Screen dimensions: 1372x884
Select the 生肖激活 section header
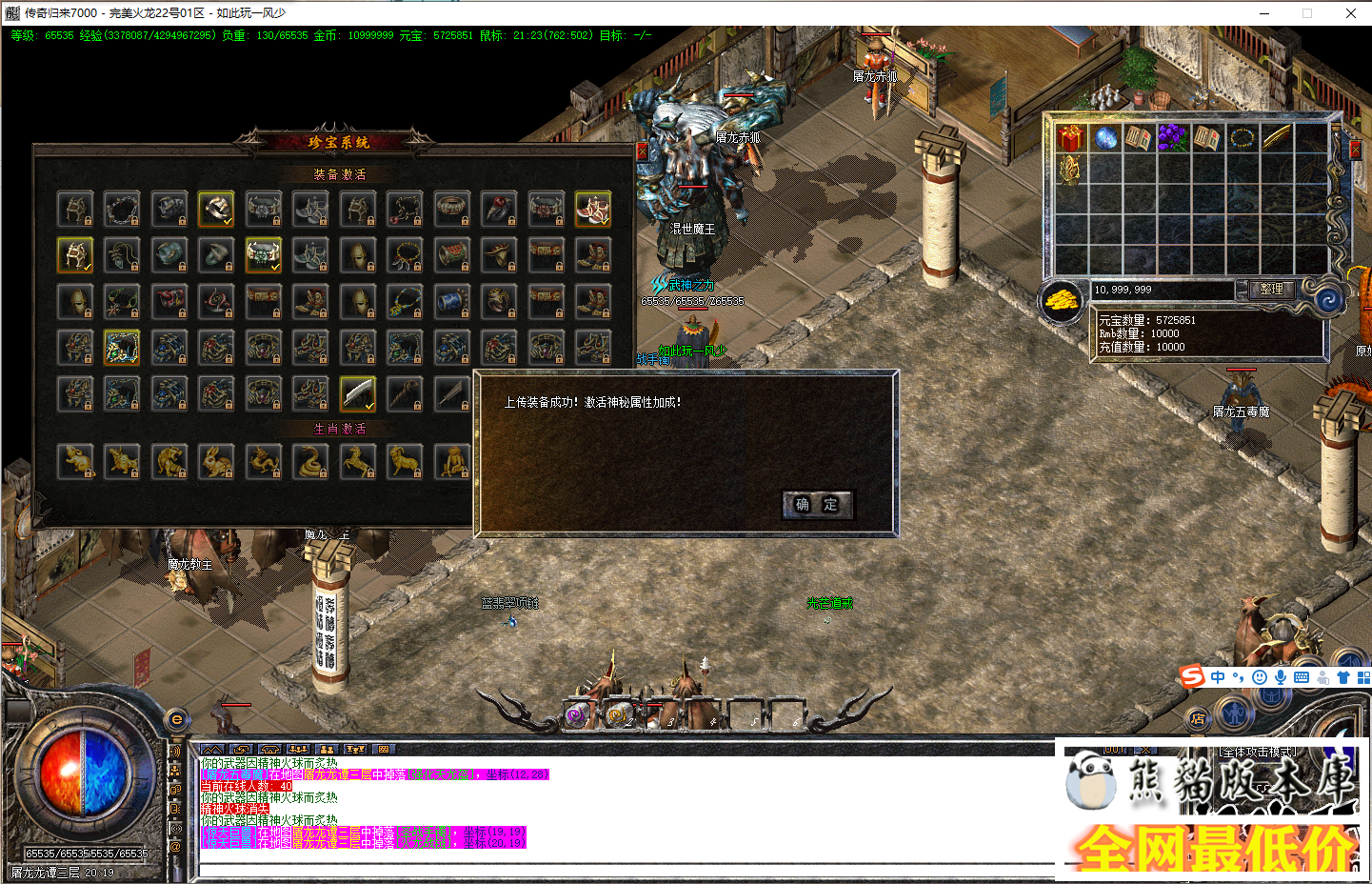pos(341,428)
